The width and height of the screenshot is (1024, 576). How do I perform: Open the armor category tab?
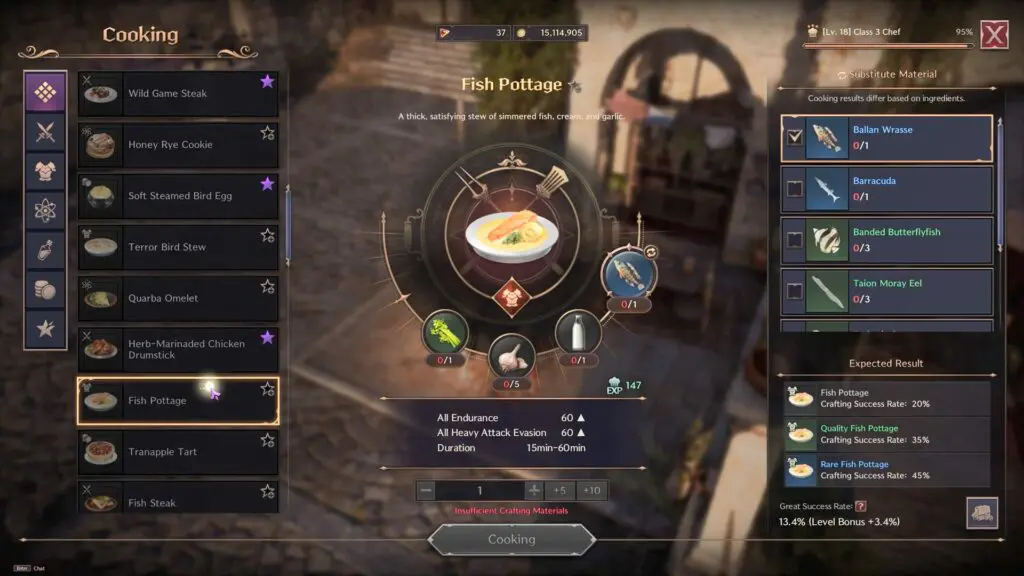(46, 171)
